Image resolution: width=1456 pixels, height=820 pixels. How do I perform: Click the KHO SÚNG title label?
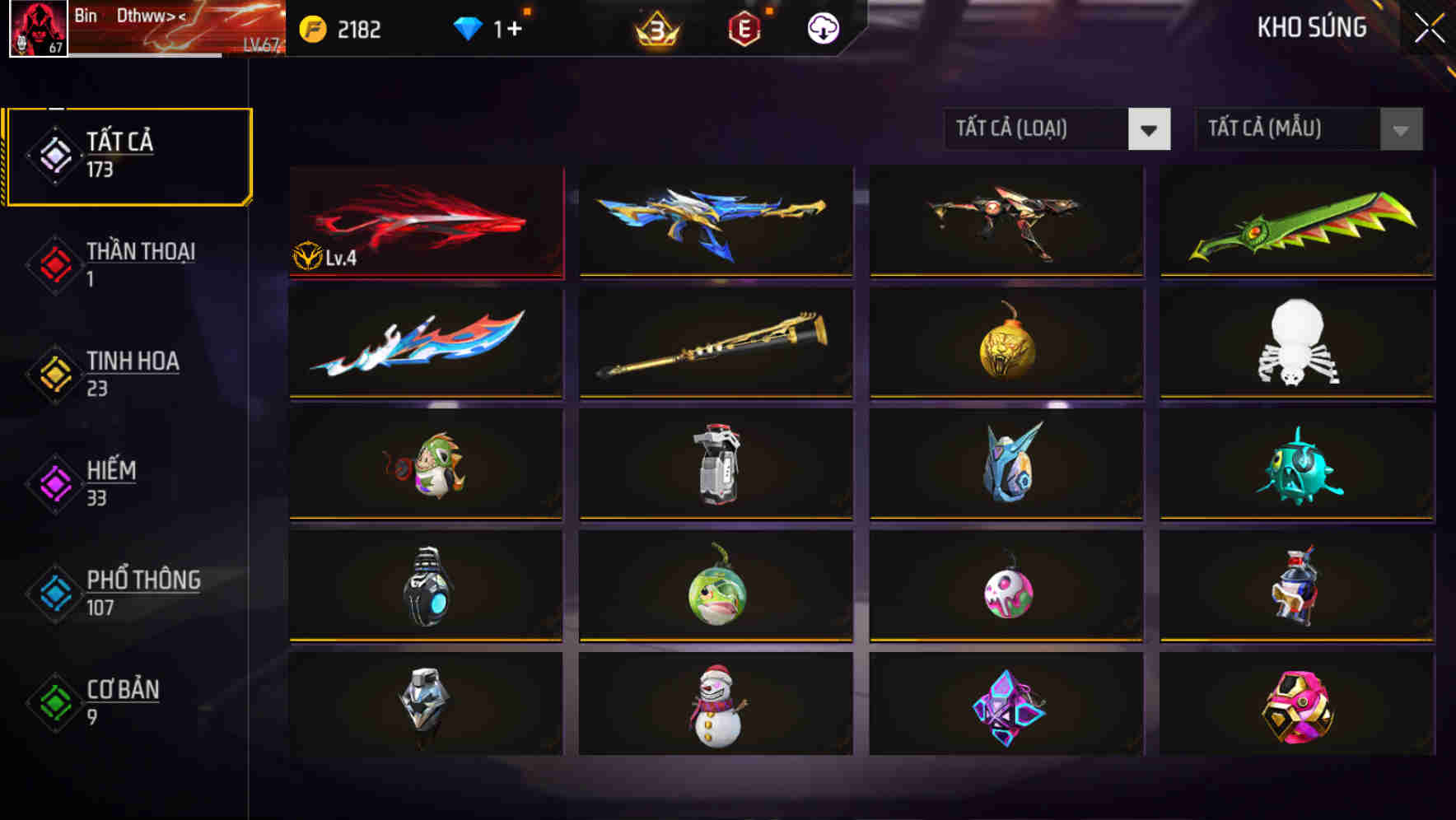point(1312,27)
